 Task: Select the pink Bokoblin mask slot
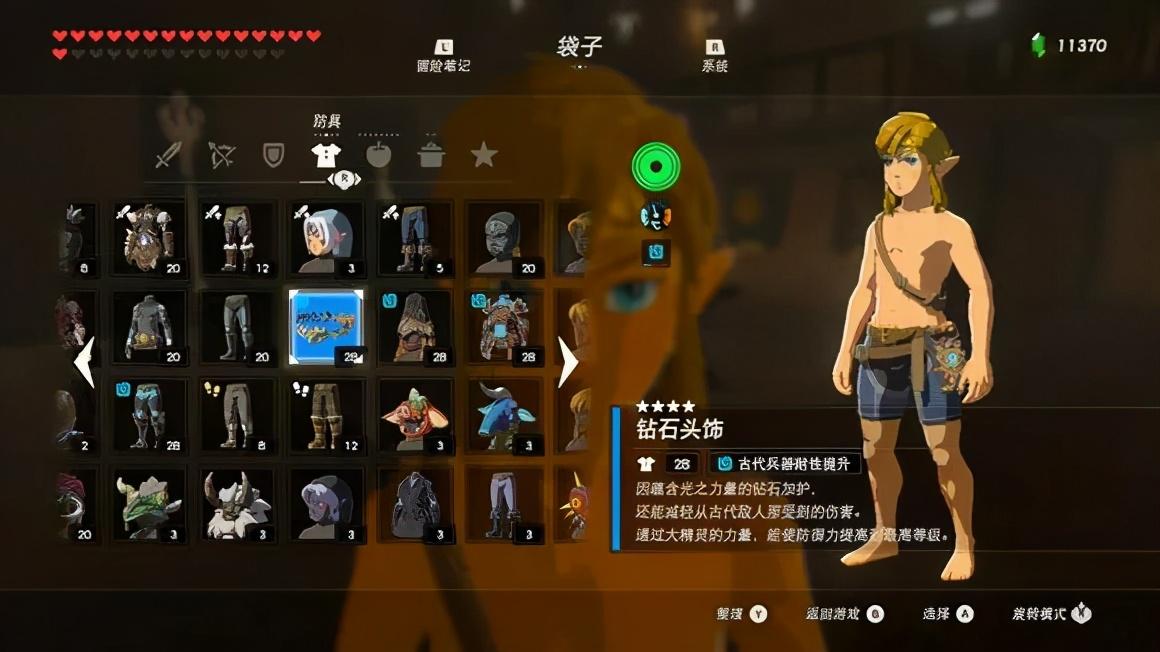tap(415, 415)
